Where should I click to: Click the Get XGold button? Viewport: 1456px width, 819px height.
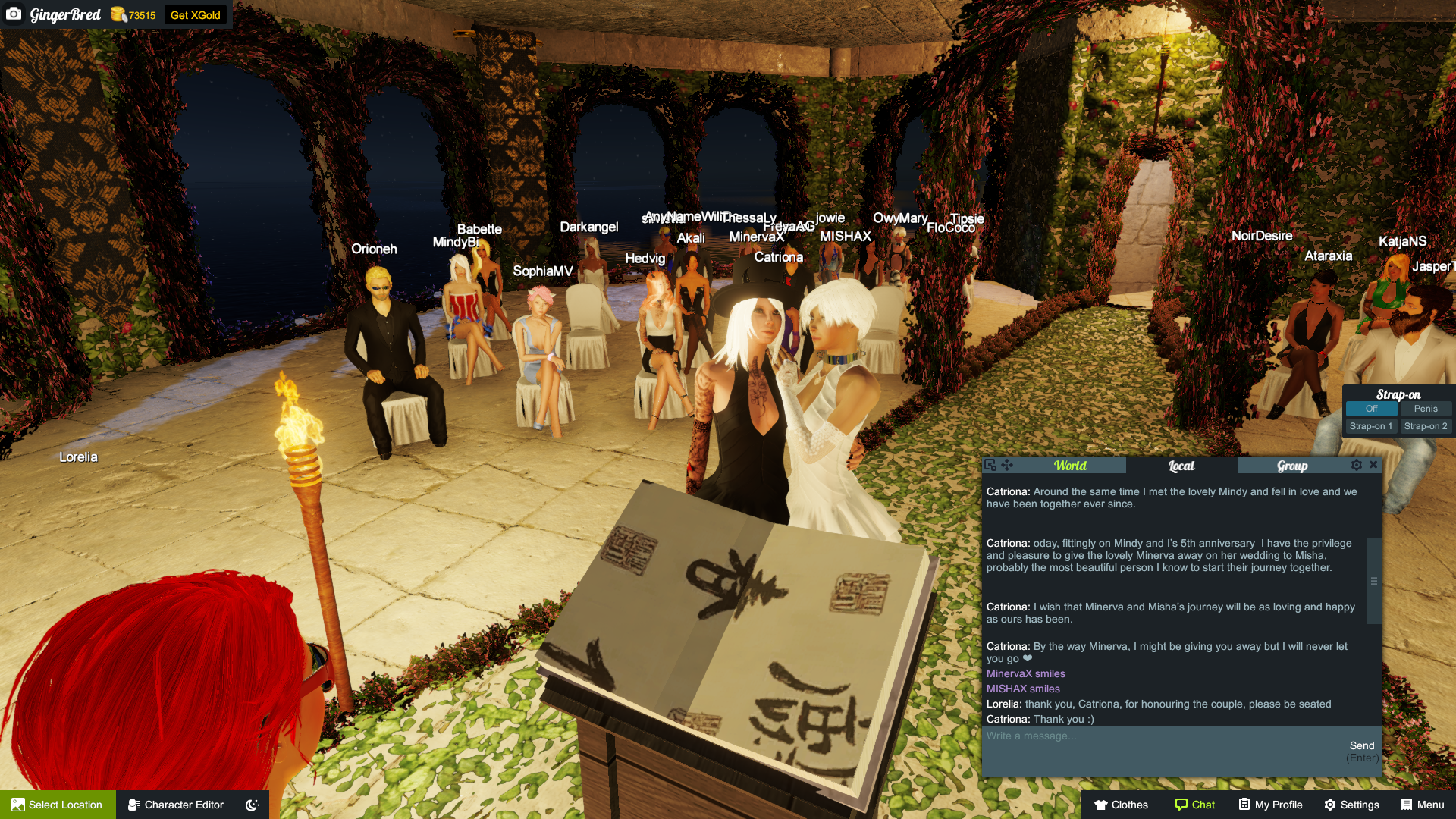click(196, 14)
